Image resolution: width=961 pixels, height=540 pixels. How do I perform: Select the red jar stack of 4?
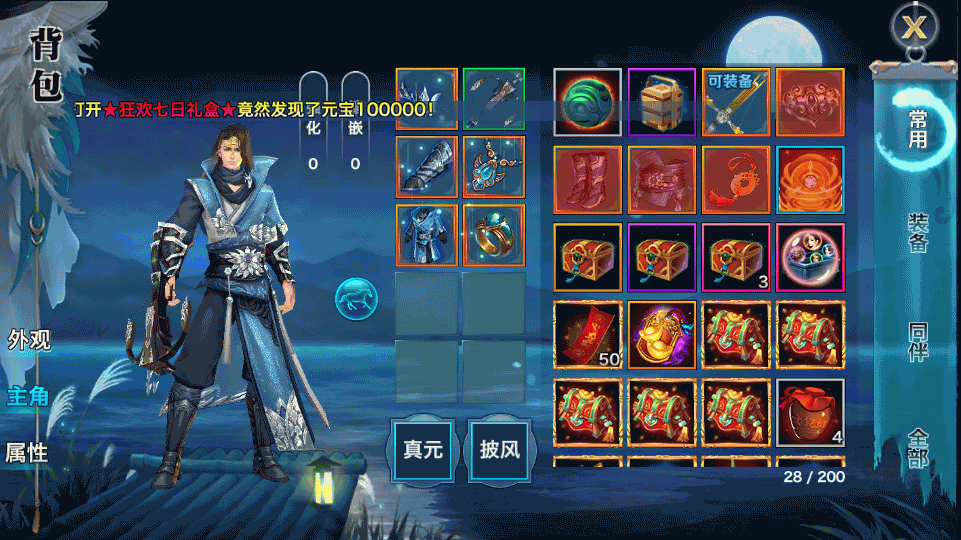pyautogui.click(x=810, y=412)
